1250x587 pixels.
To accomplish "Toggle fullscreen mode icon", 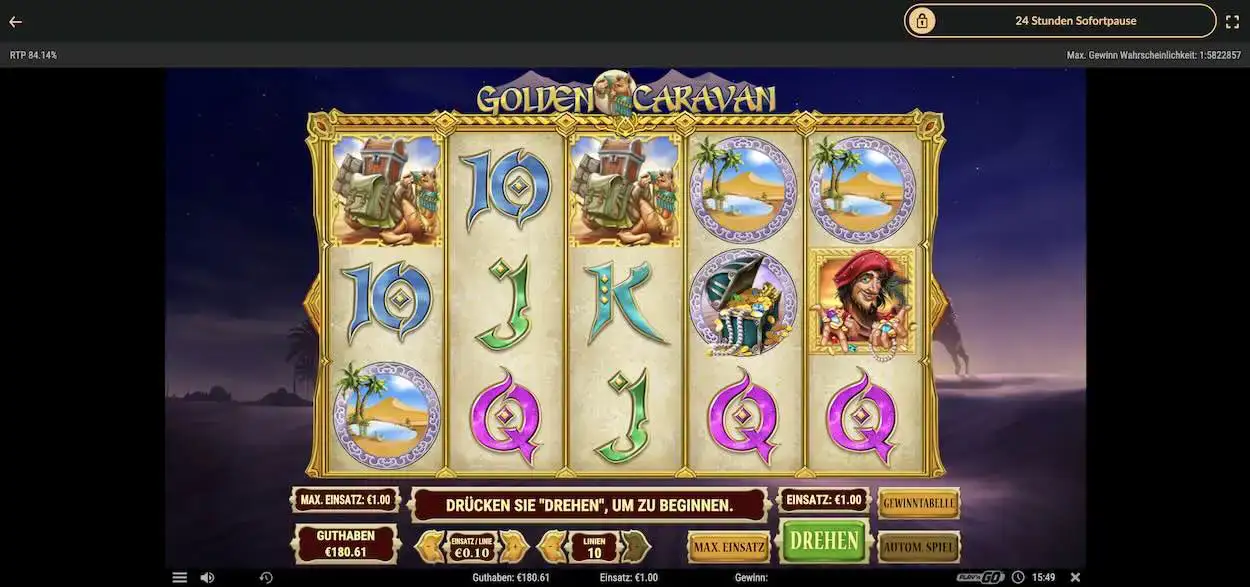I will click(1232, 21).
